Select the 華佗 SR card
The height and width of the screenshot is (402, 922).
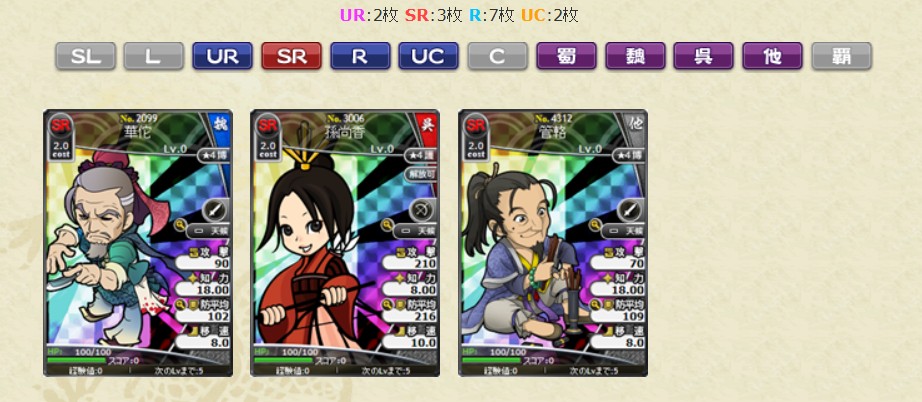pyautogui.click(x=138, y=243)
